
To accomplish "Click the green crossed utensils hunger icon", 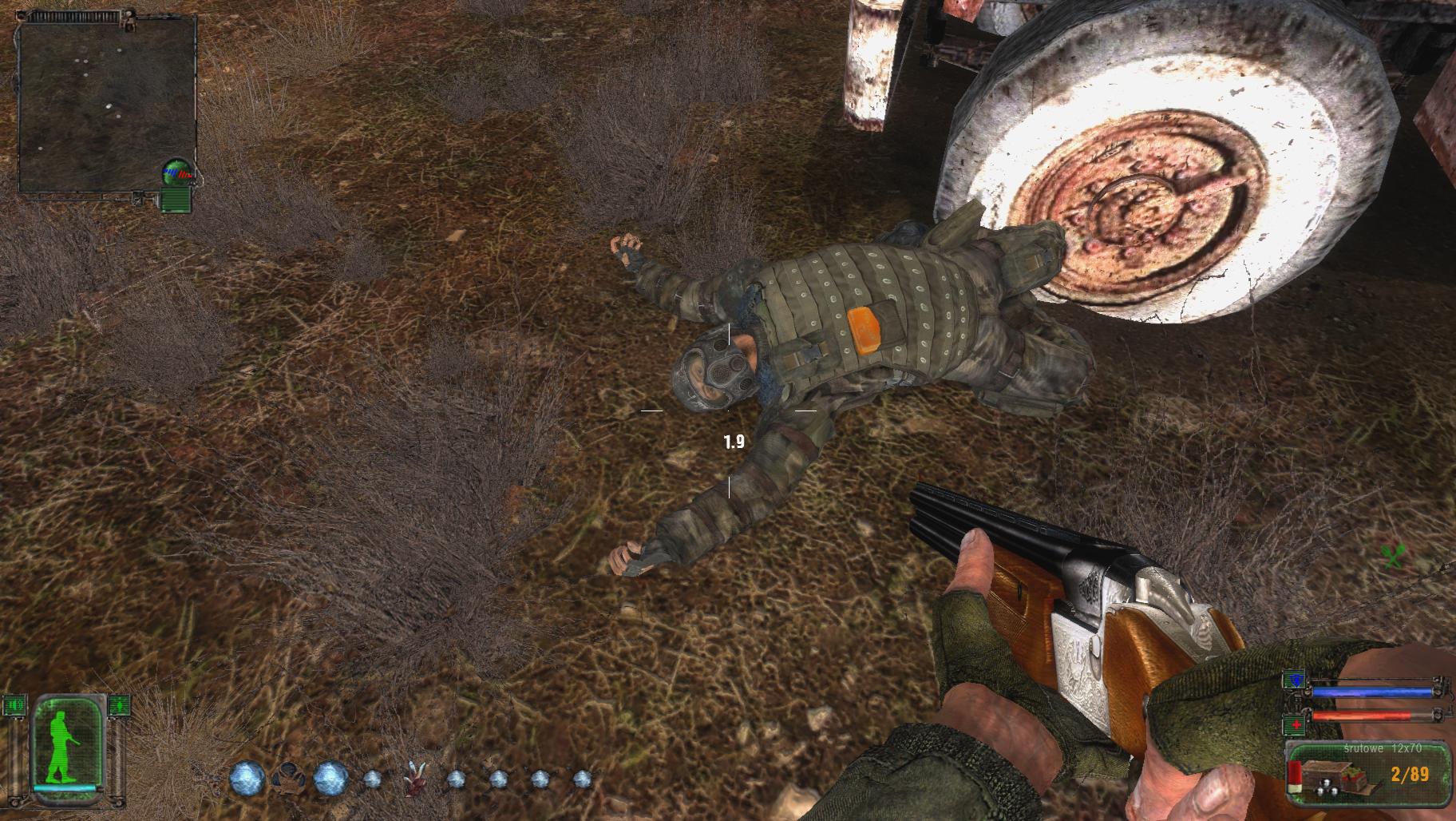I will 1393,556.
